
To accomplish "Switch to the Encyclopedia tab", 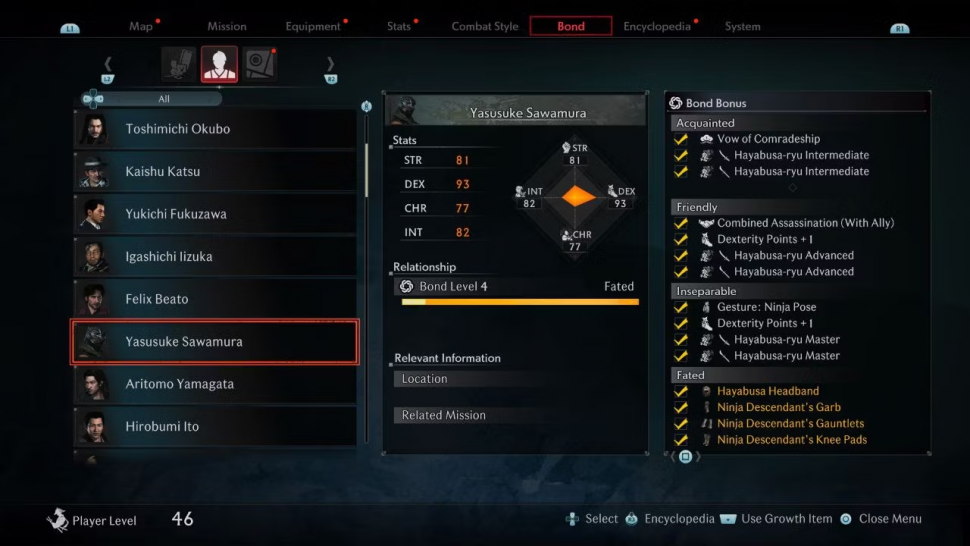I will (657, 27).
